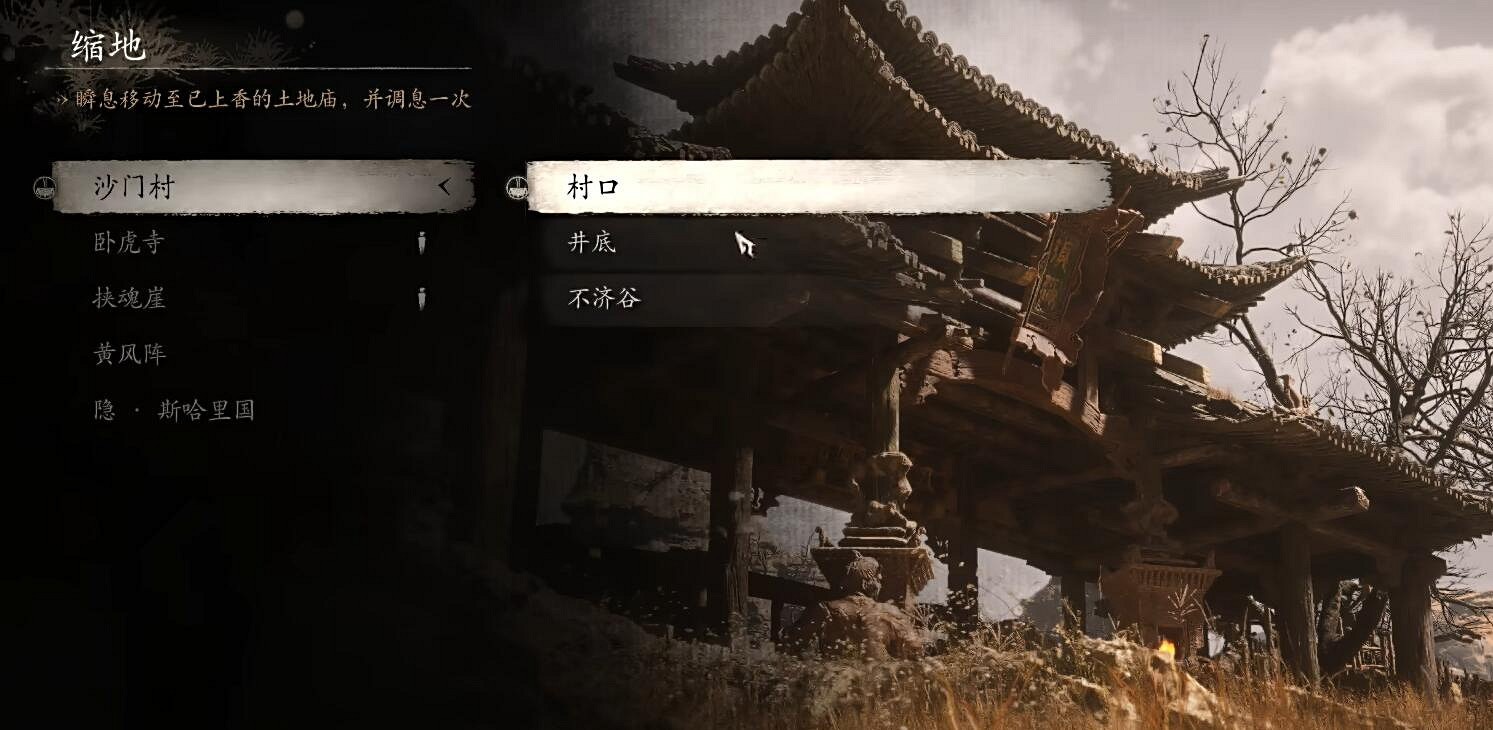The image size is (1493, 730).
Task: Click the temple emblem at left edge of region list
Action: (42, 186)
